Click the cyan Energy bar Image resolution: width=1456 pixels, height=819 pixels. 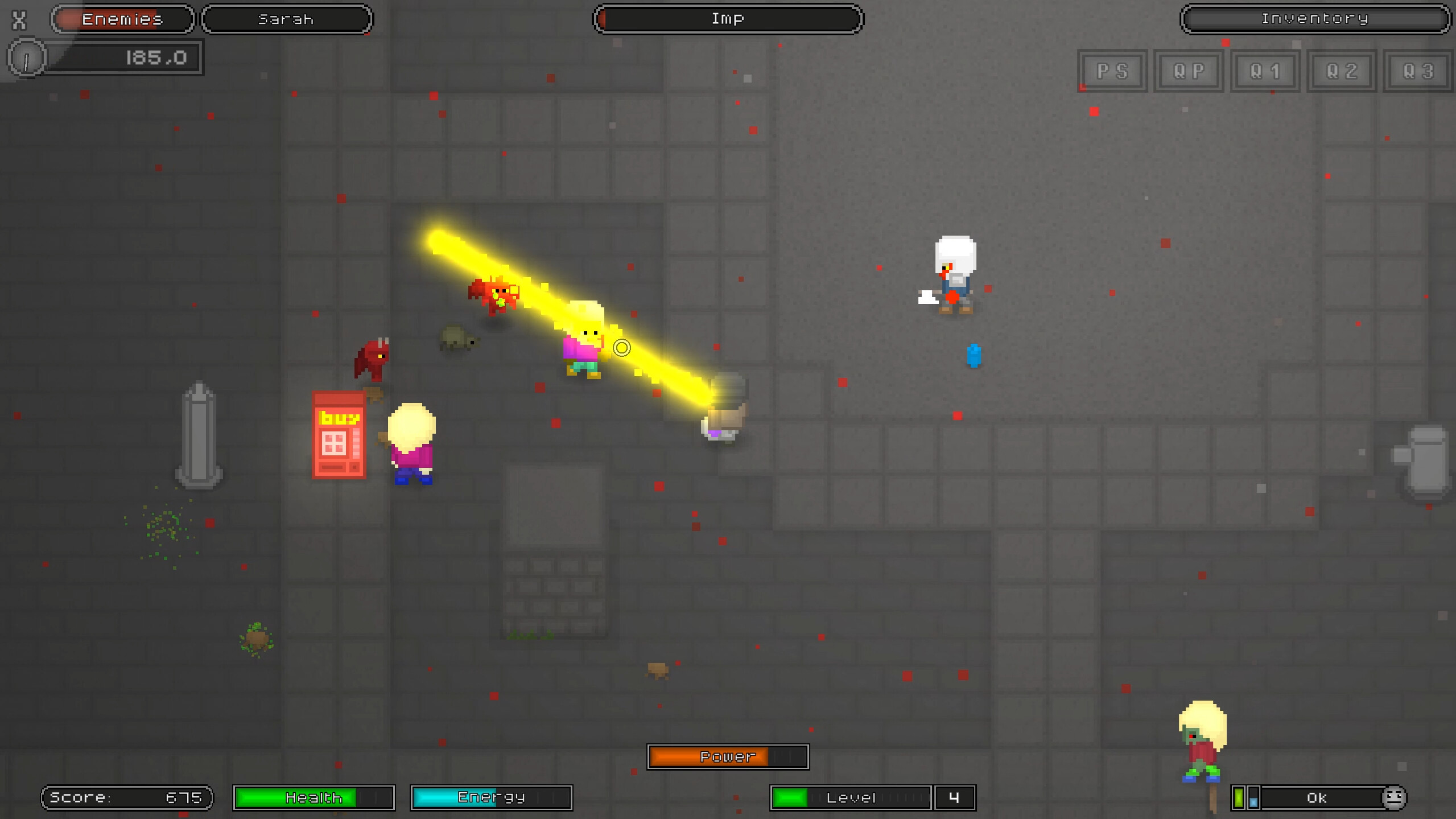point(490,797)
